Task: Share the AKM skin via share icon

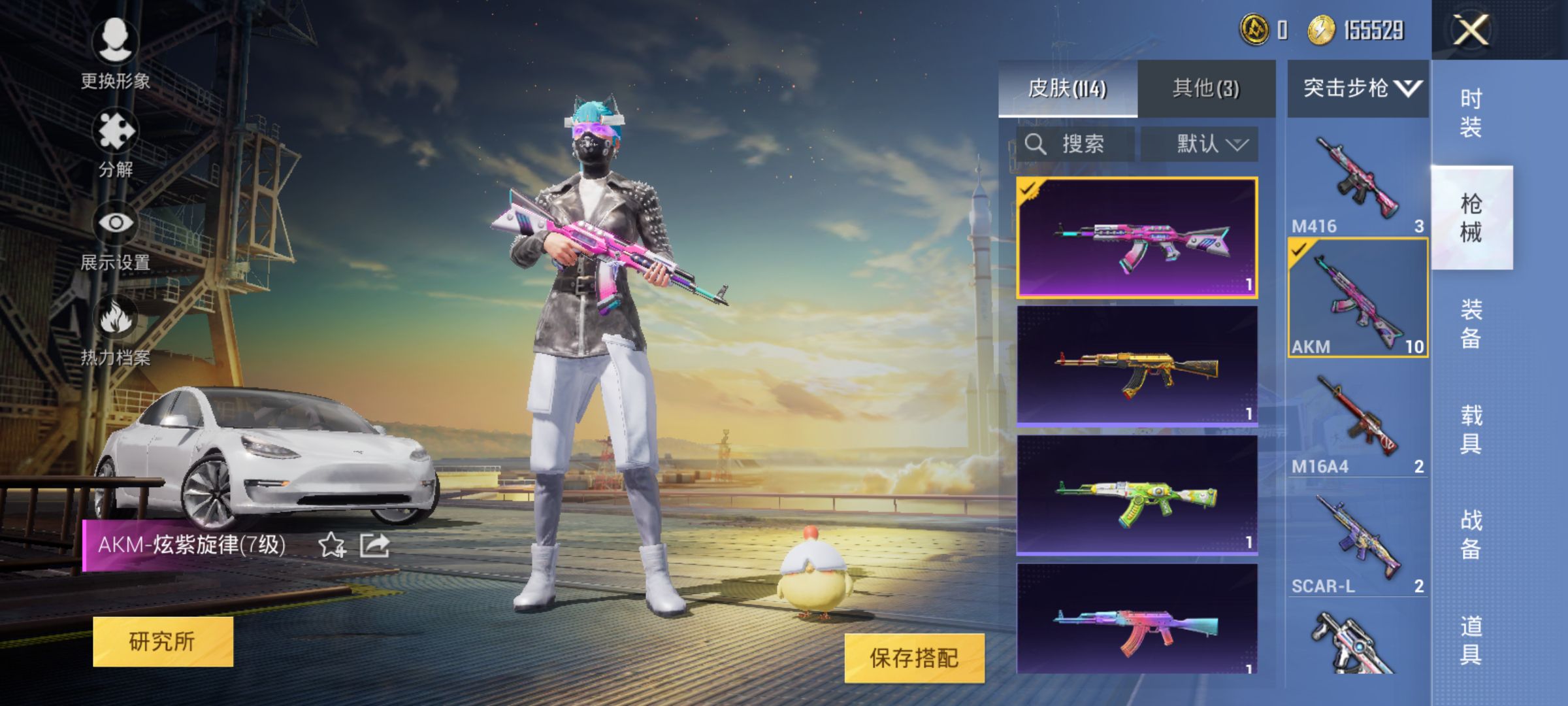Action: (375, 545)
